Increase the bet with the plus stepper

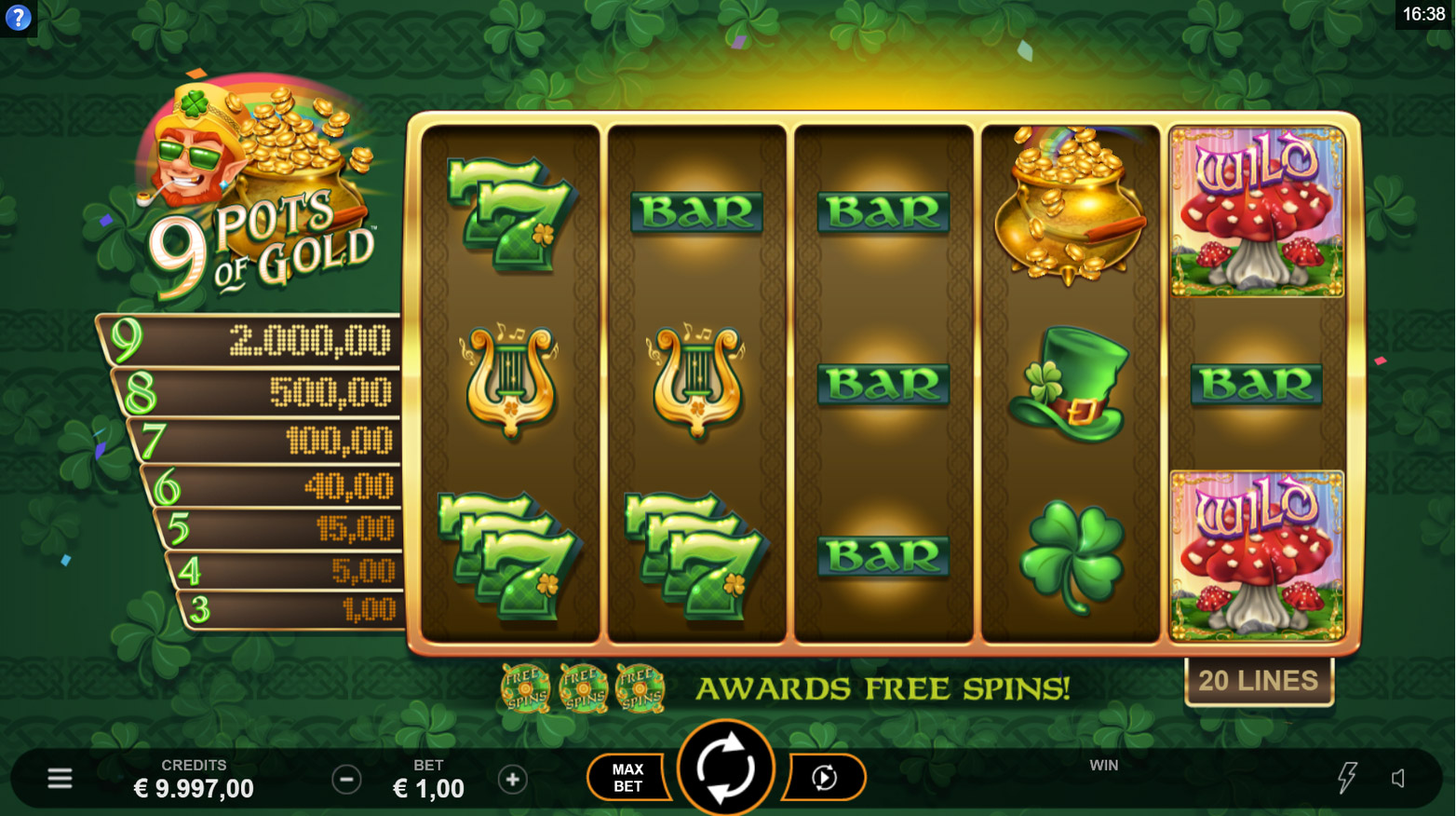point(513,779)
